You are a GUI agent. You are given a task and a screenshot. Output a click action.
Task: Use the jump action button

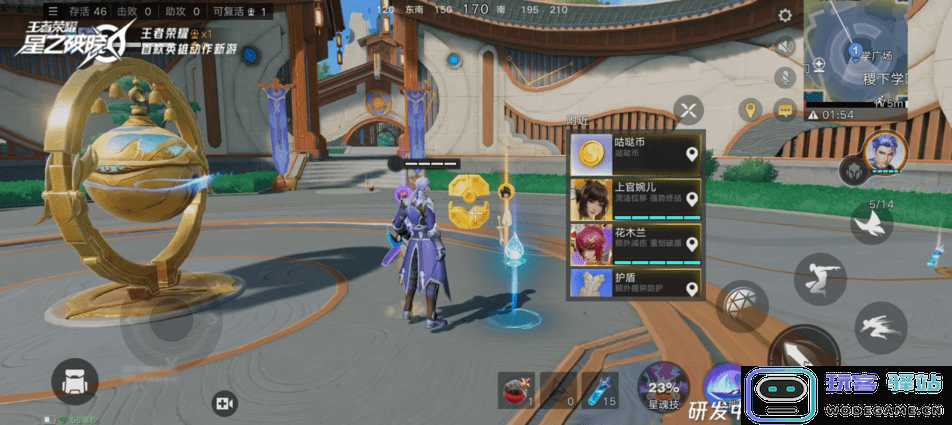coord(821,277)
